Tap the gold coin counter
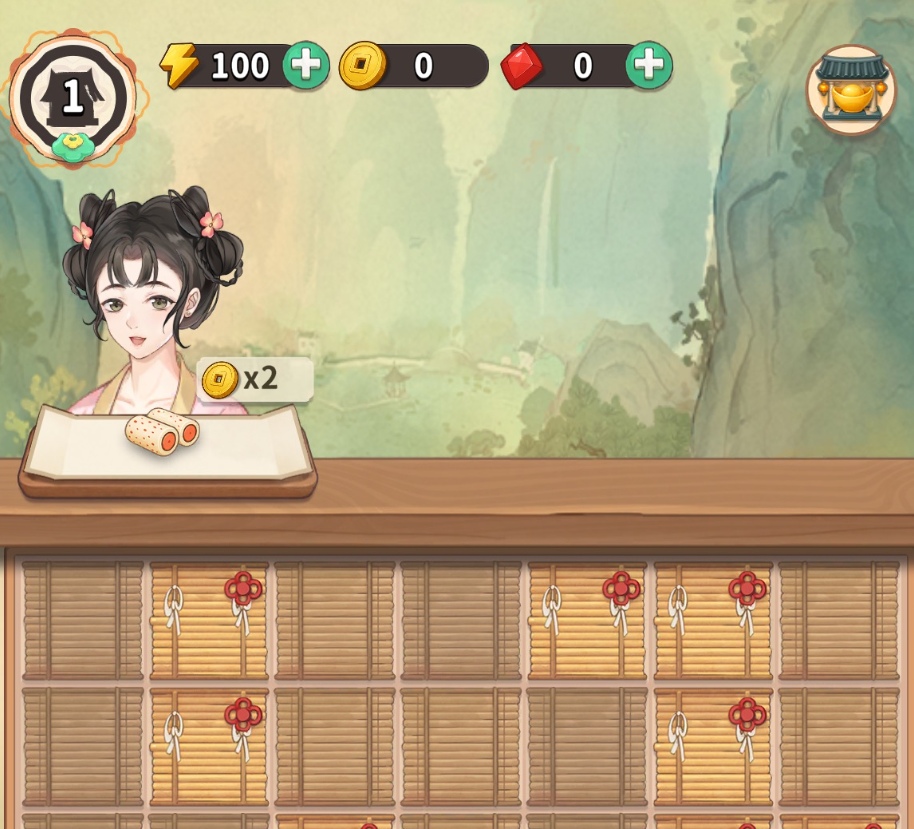914x829 pixels. [414, 66]
